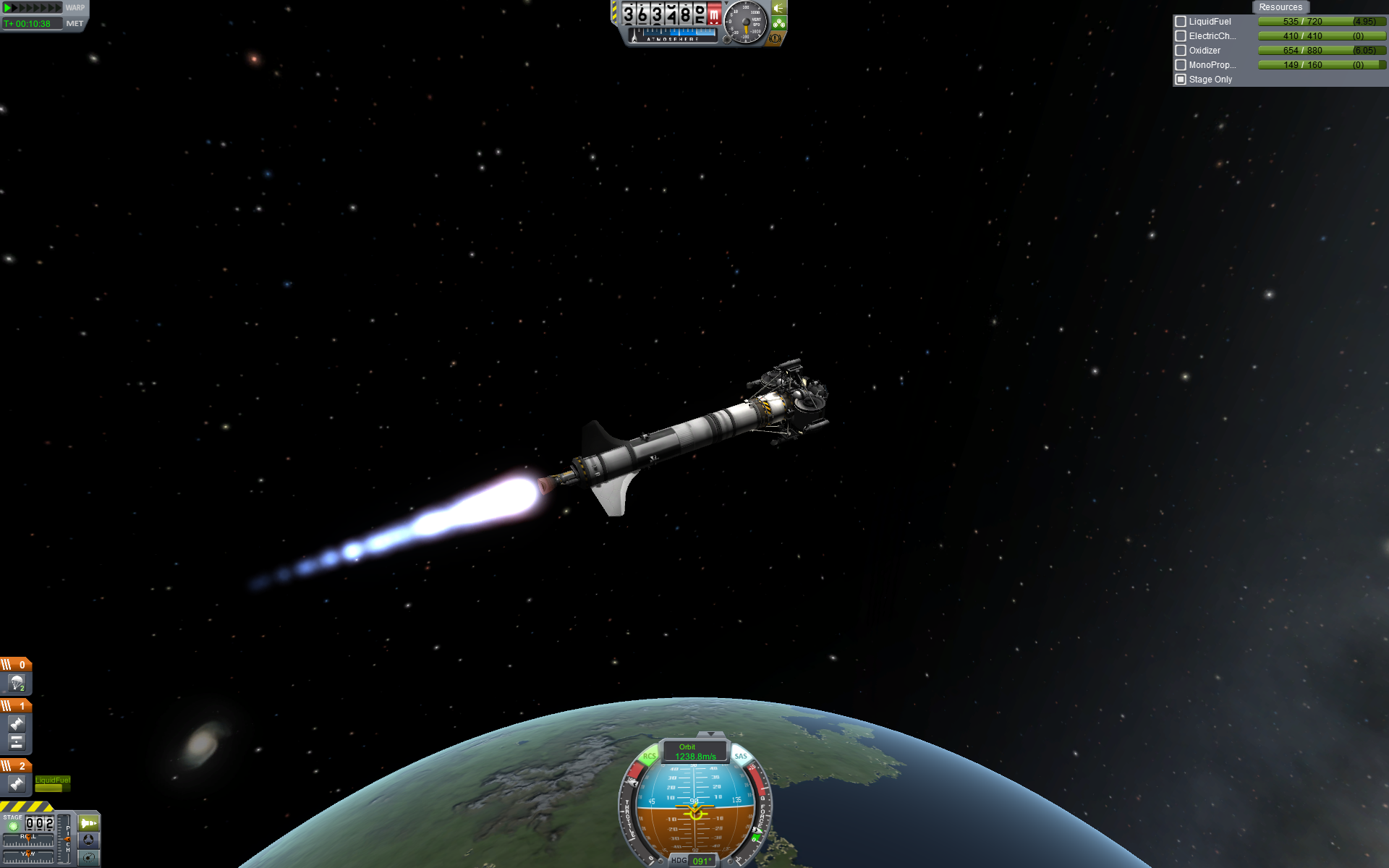Select the engine icon in stage 2
Image resolution: width=1389 pixels, height=868 pixels.
(x=17, y=783)
